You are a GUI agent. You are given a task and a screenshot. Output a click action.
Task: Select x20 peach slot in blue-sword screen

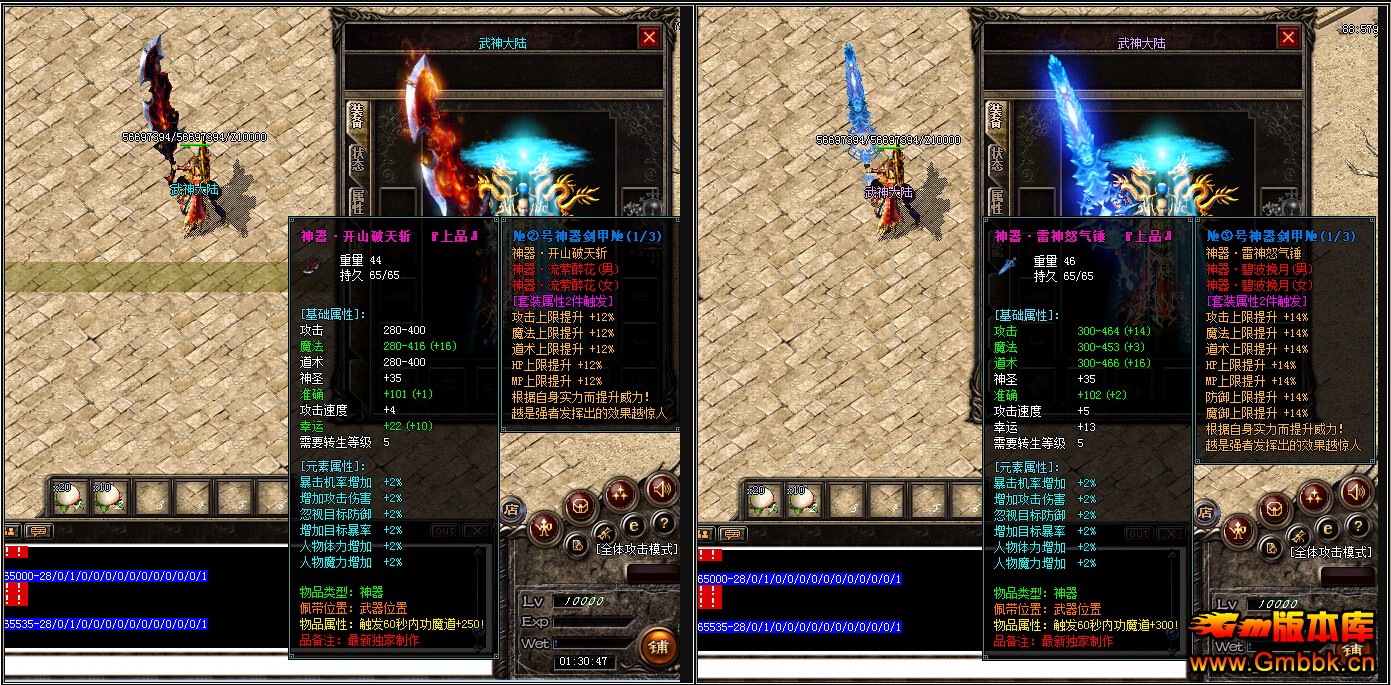point(760,497)
